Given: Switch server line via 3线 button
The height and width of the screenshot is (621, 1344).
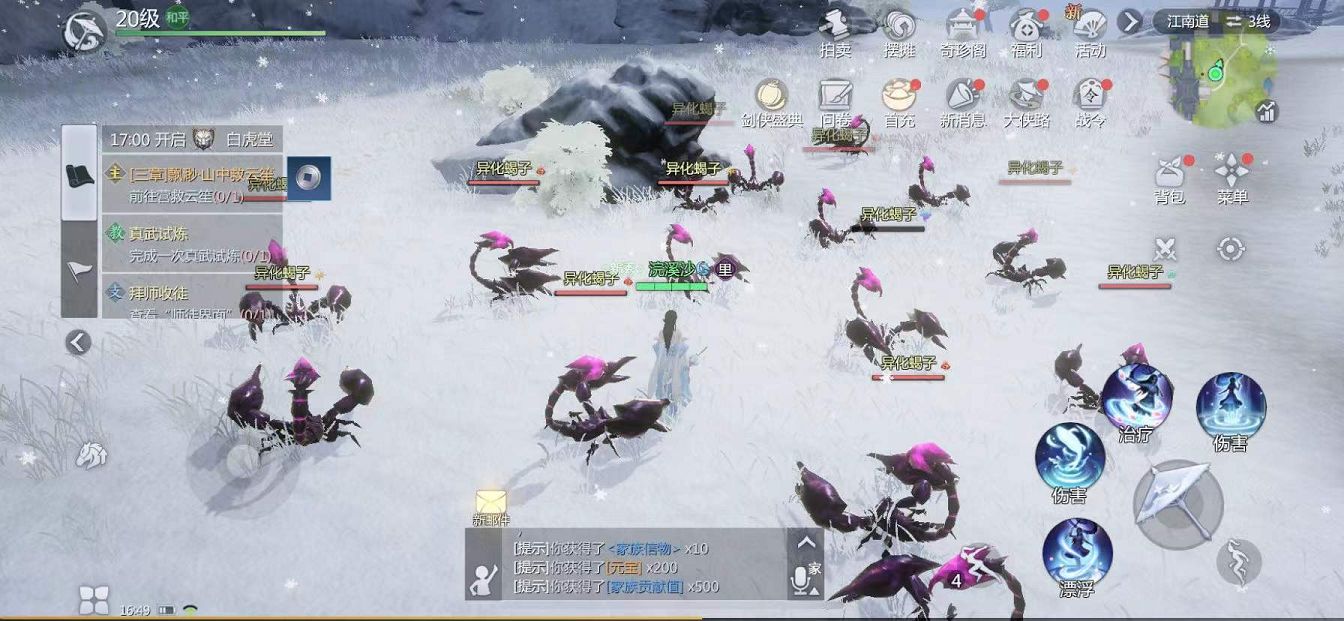Looking at the screenshot, I should pyautogui.click(x=1248, y=21).
